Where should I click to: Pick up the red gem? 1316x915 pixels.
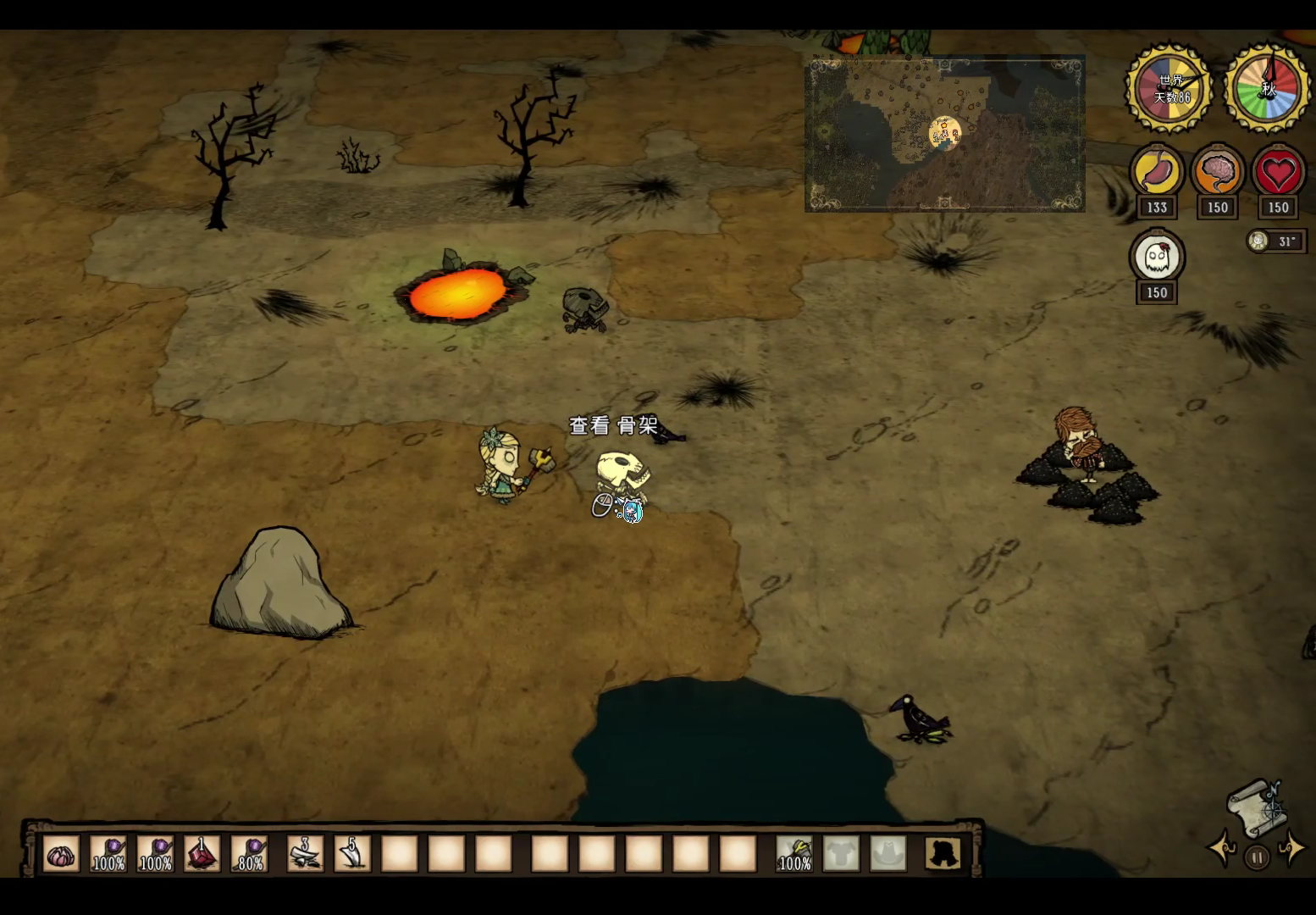point(202,854)
